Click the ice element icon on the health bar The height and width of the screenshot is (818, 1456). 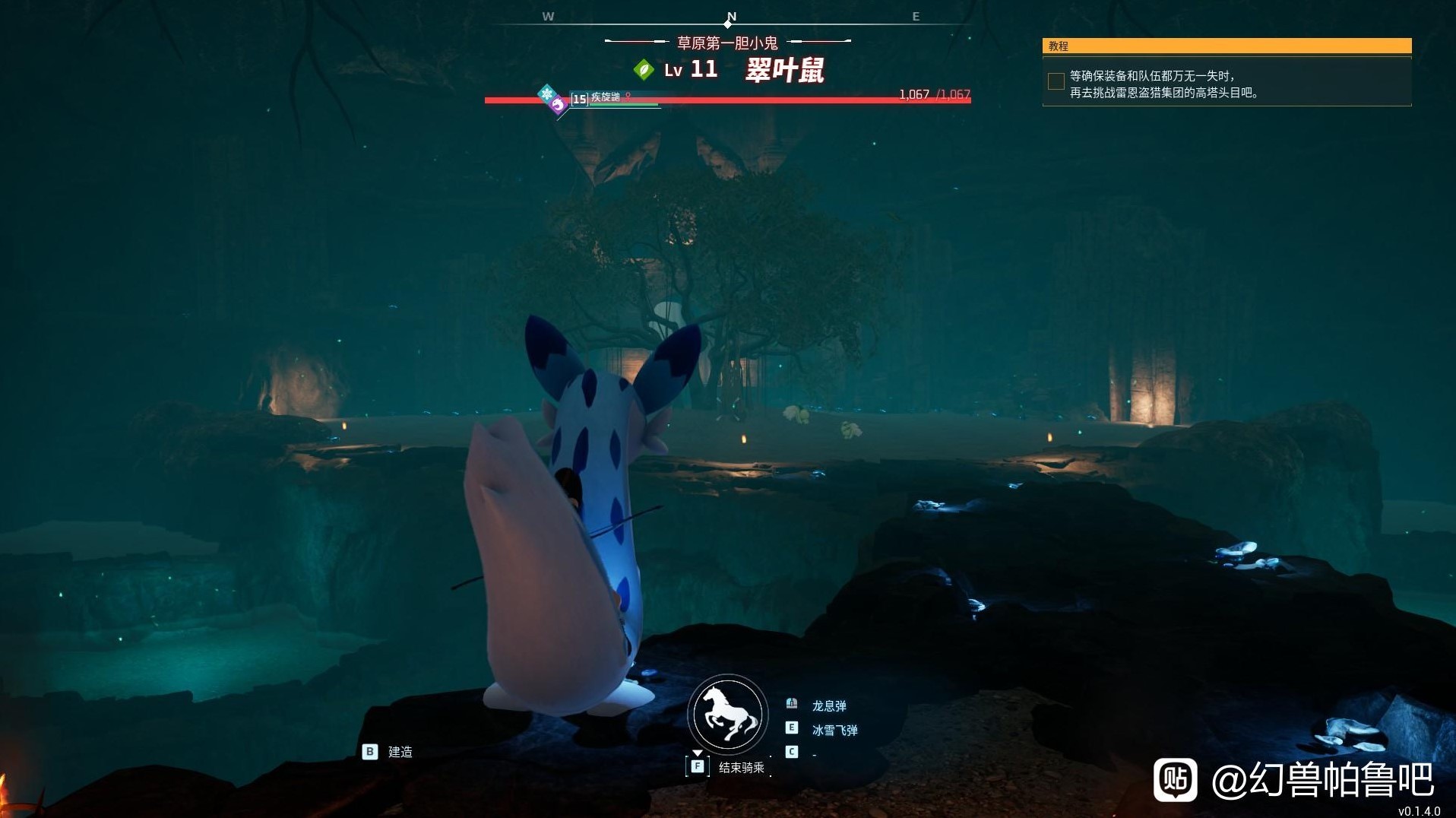click(546, 94)
